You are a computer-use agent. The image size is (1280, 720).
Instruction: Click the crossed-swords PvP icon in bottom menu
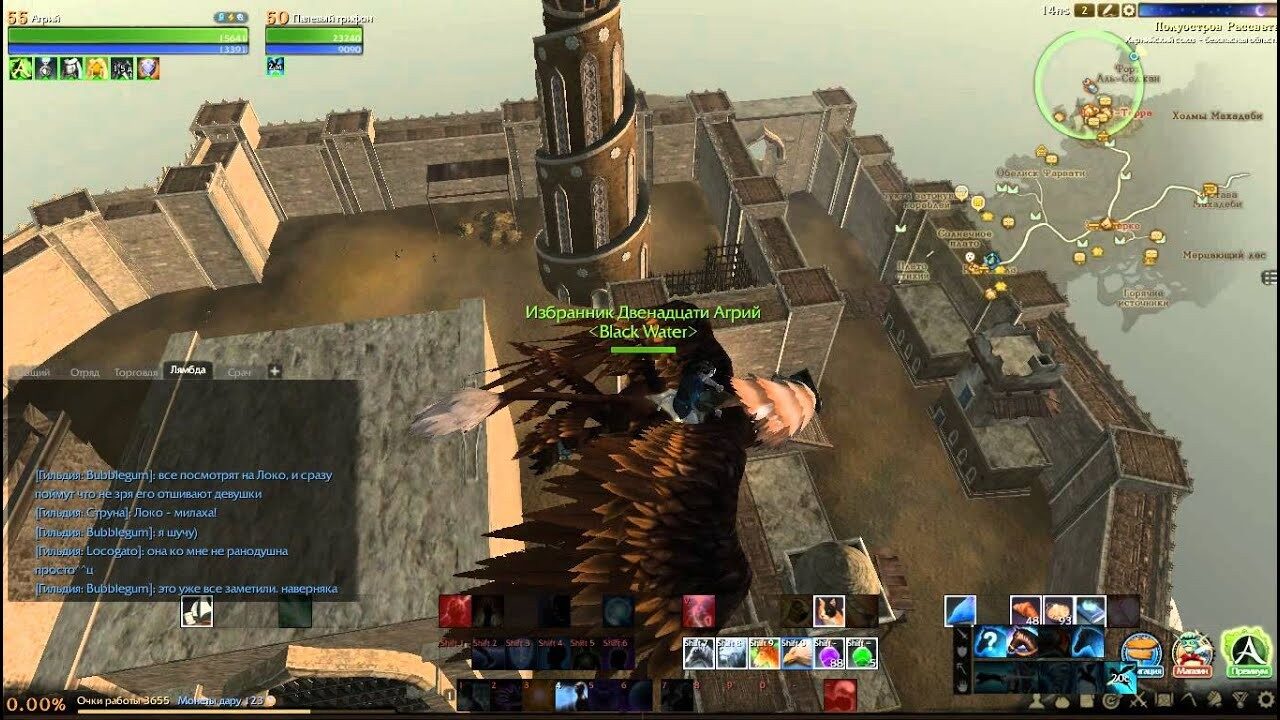(1140, 702)
